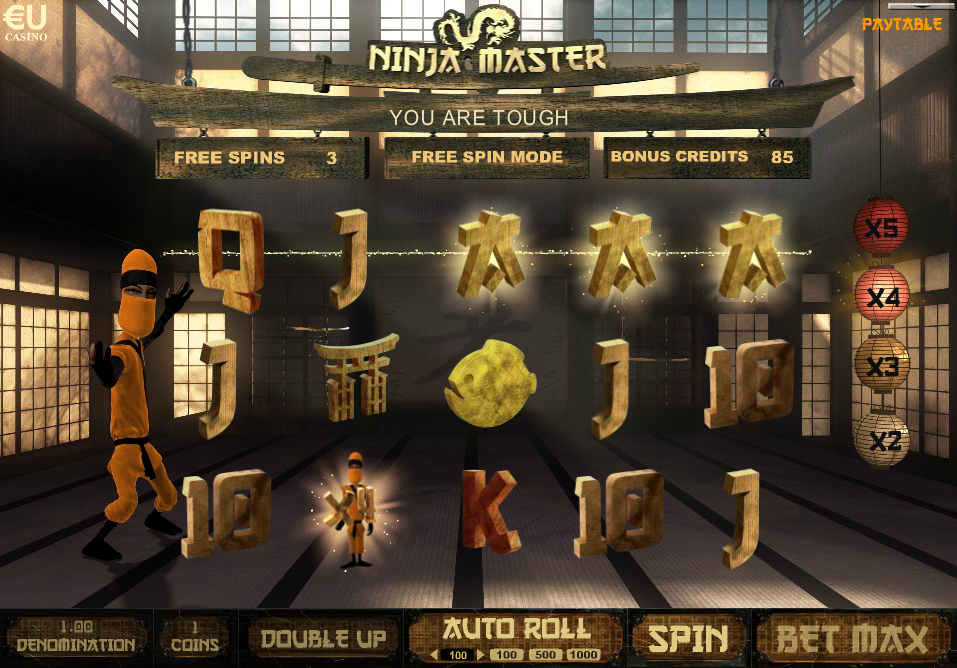Start the Double Up gamble
The height and width of the screenshot is (668, 957).
322,638
